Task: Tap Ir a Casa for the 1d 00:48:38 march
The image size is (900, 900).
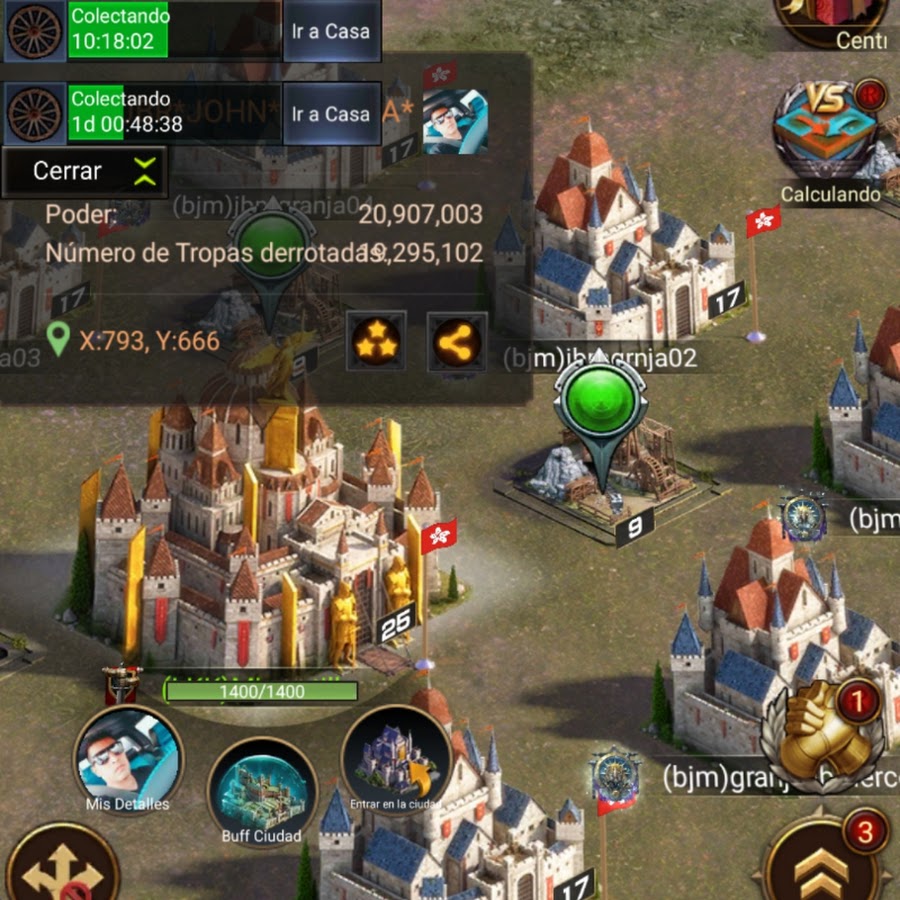Action: pos(331,114)
